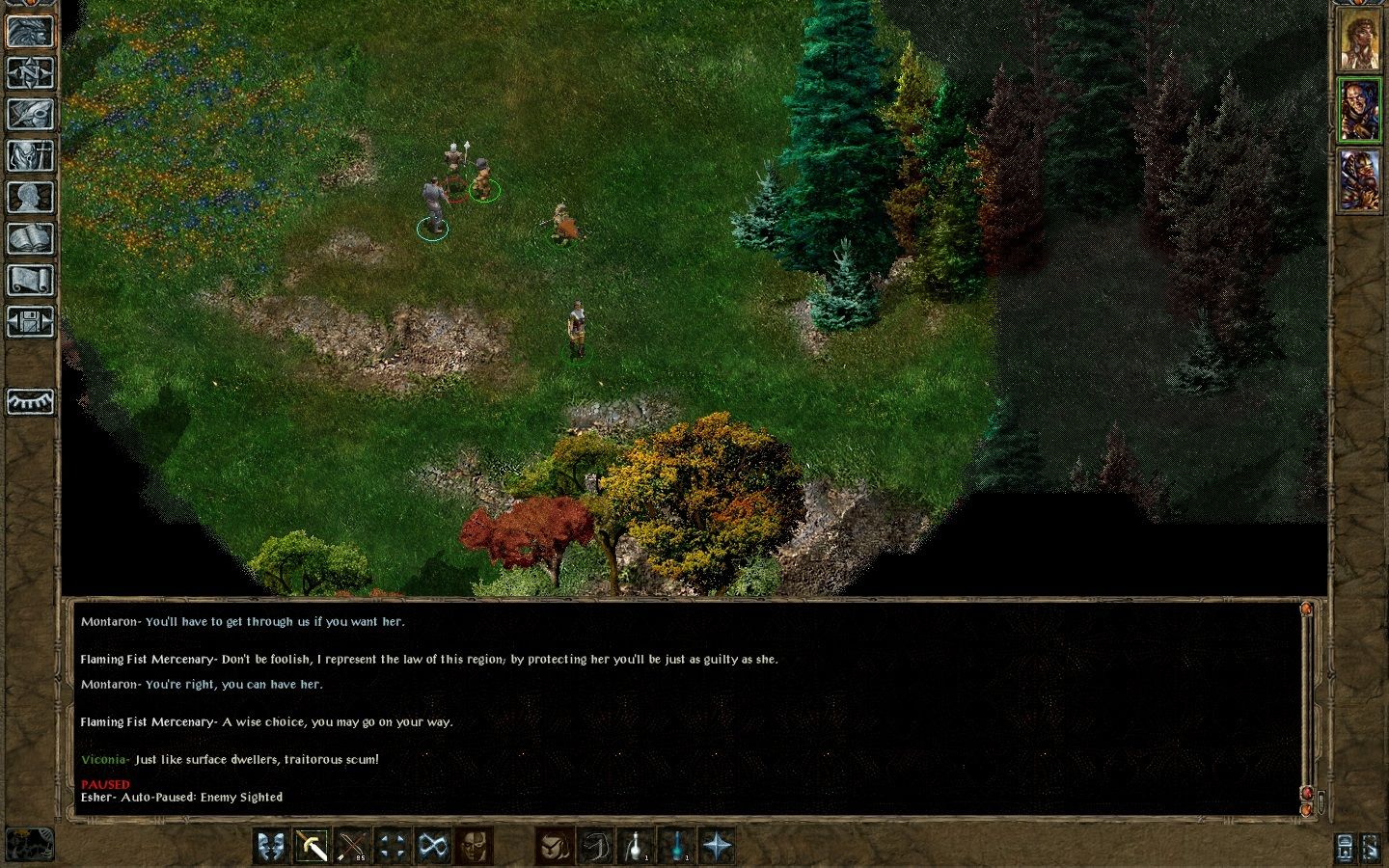The height and width of the screenshot is (868, 1389).
Task: Activate the twin-masks dialogue action
Action: [x=271, y=846]
